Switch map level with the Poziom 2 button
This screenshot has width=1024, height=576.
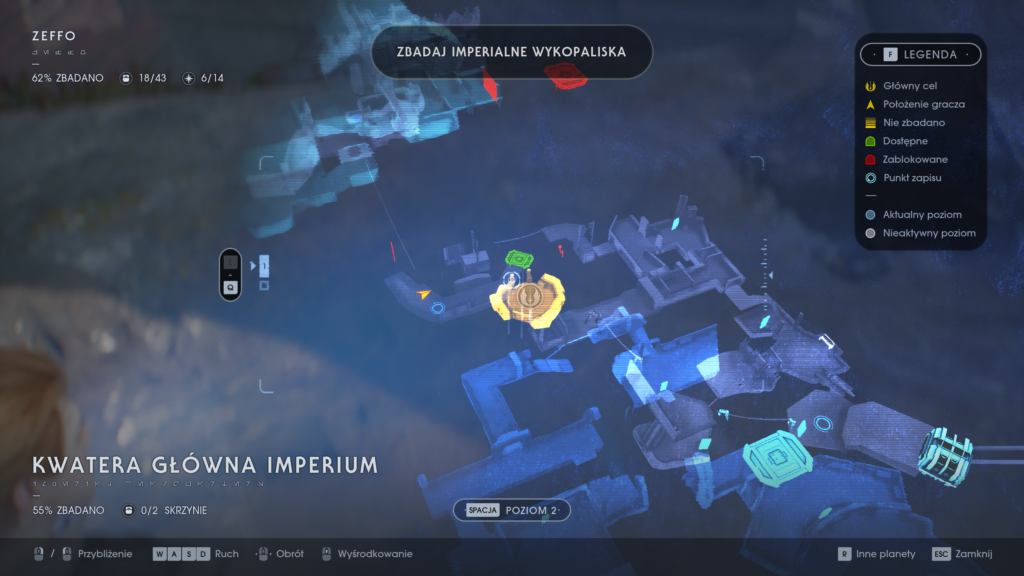point(511,510)
